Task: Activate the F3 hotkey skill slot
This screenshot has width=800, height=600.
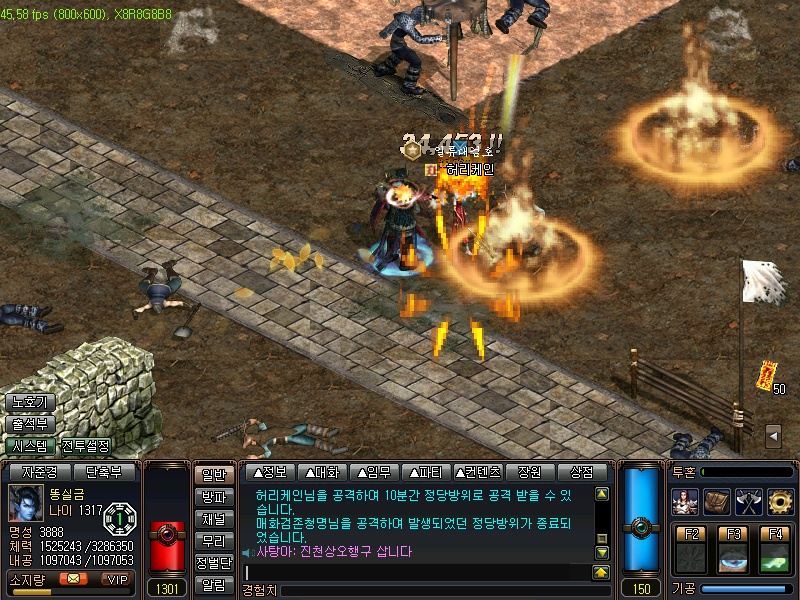Action: click(x=734, y=551)
